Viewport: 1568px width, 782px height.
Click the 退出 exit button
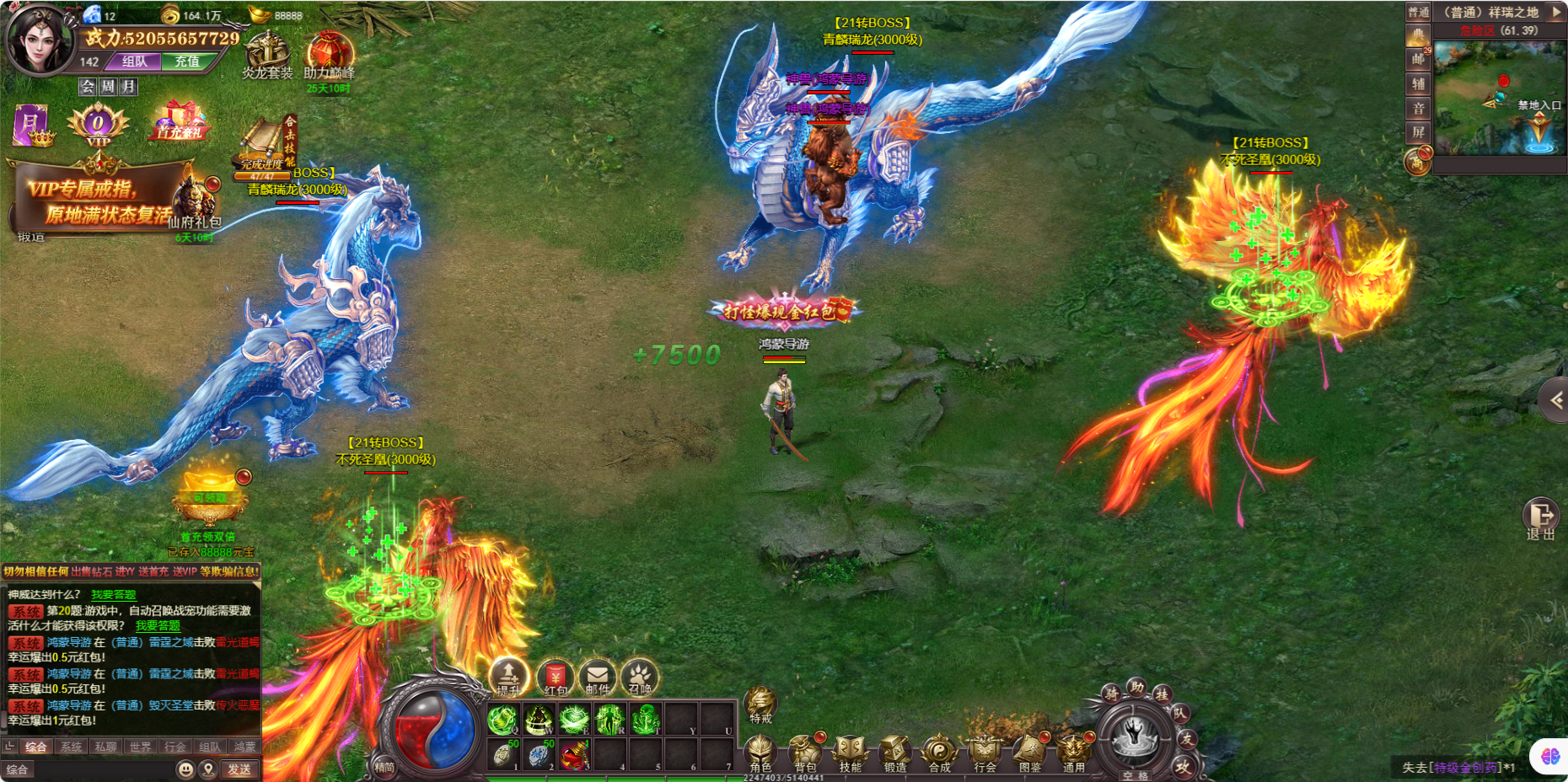click(1540, 516)
